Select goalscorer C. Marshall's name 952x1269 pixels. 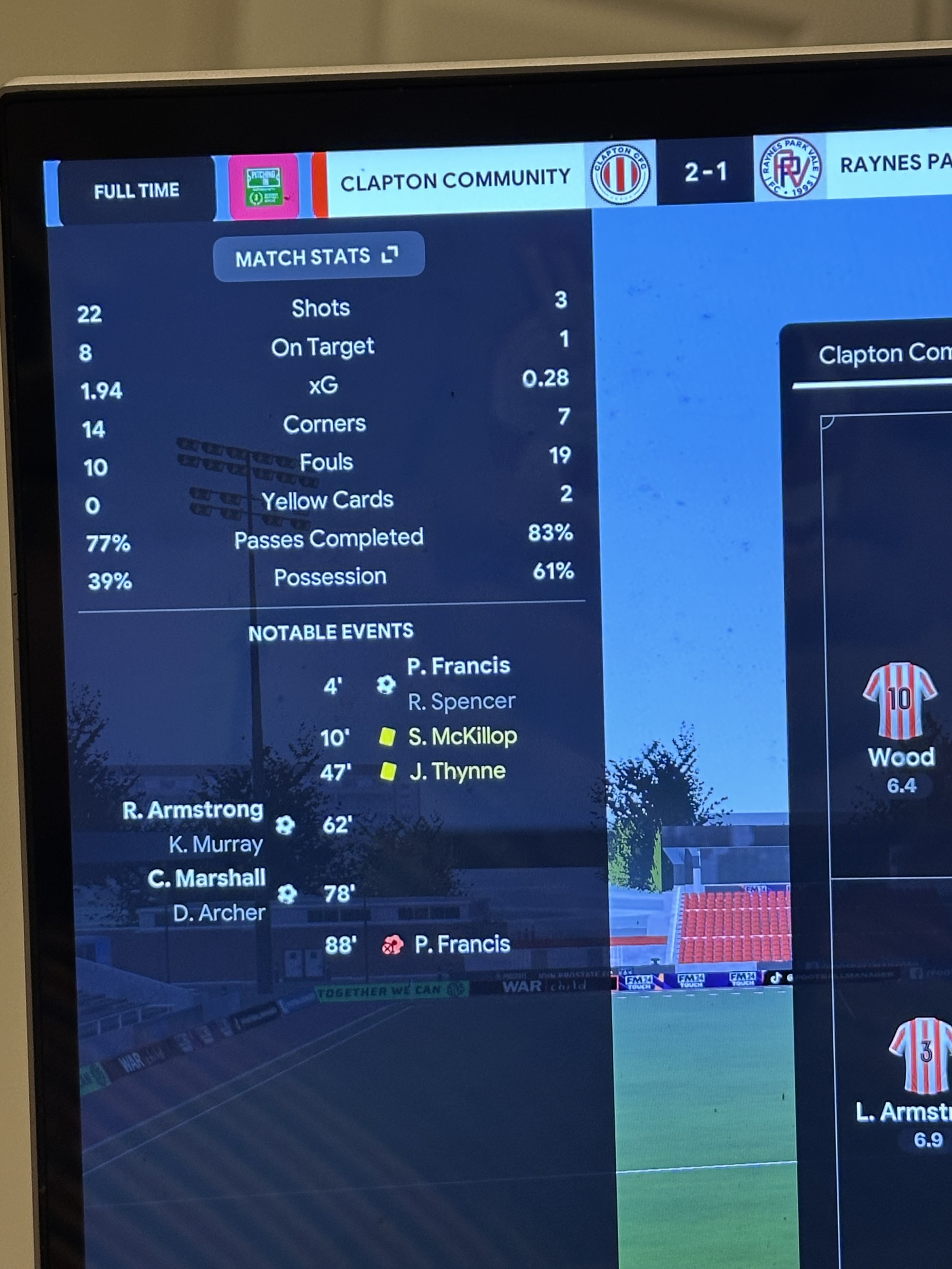pyautogui.click(x=207, y=878)
